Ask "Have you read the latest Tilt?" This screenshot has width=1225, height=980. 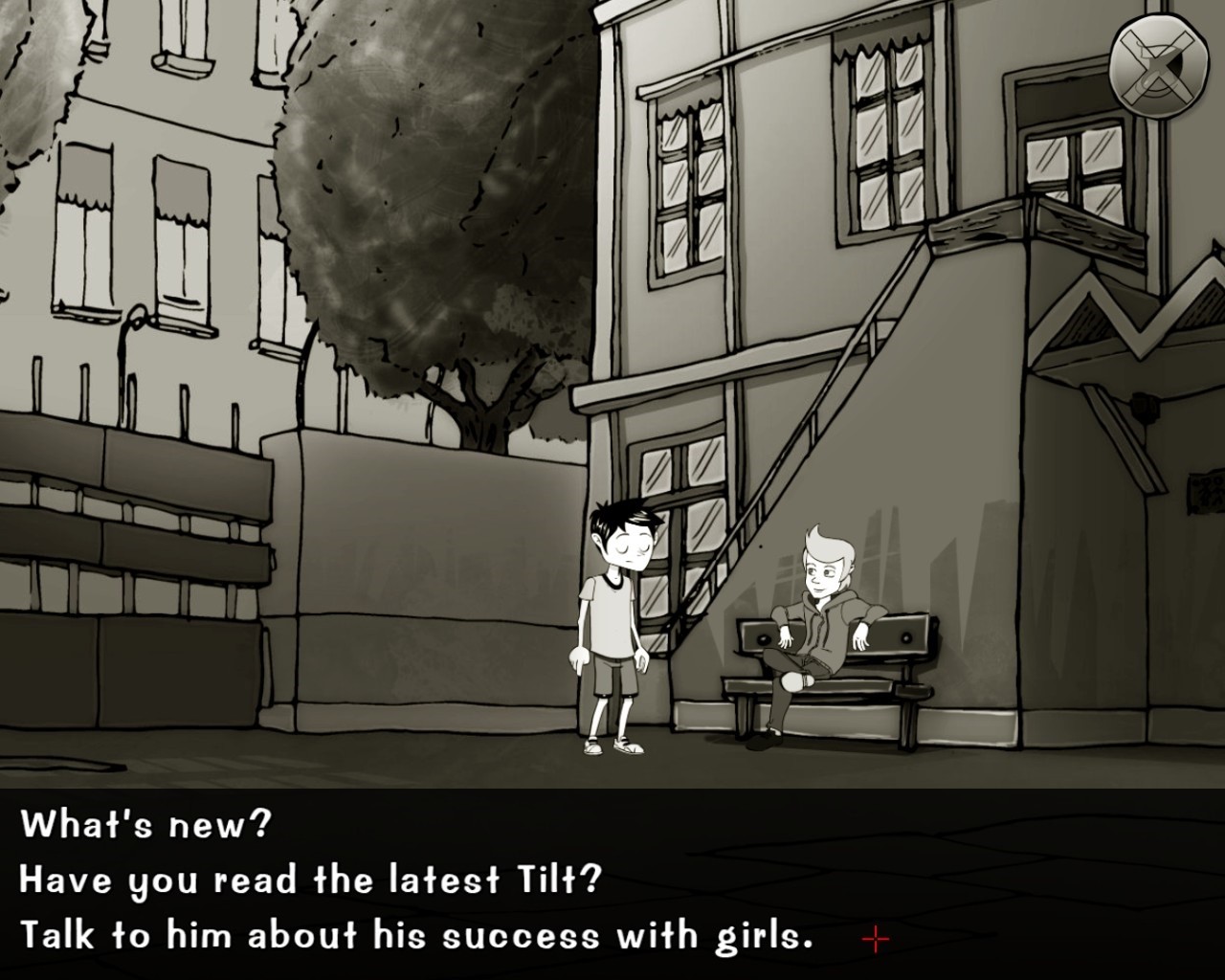310,880
